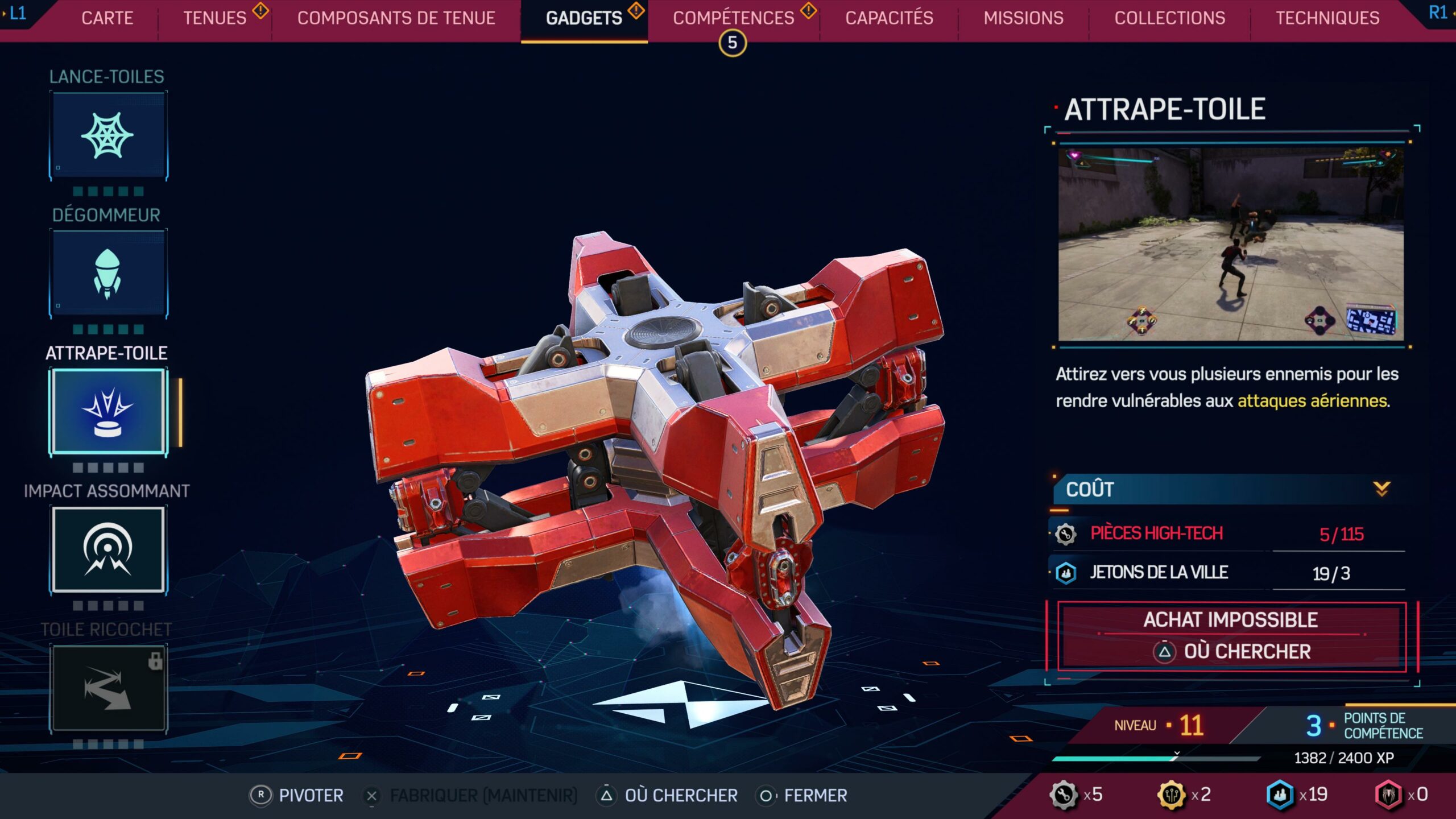Open the Techniques tab
This screenshot has height=819, width=1456.
[x=1327, y=18]
